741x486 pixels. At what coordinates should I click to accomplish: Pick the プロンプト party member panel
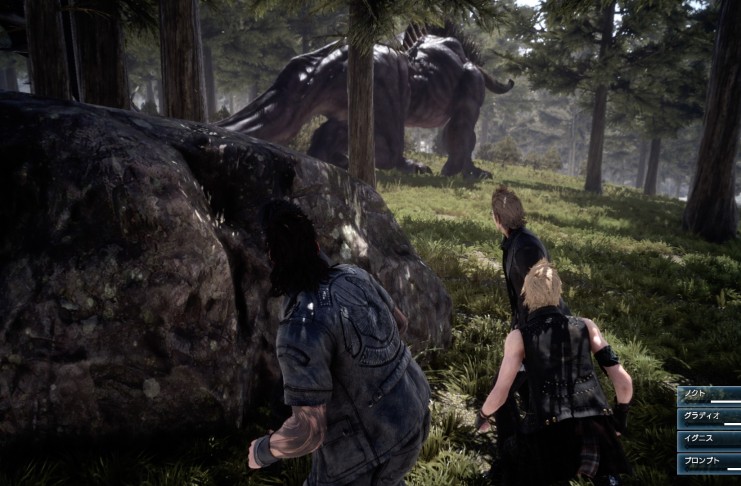(x=709, y=463)
